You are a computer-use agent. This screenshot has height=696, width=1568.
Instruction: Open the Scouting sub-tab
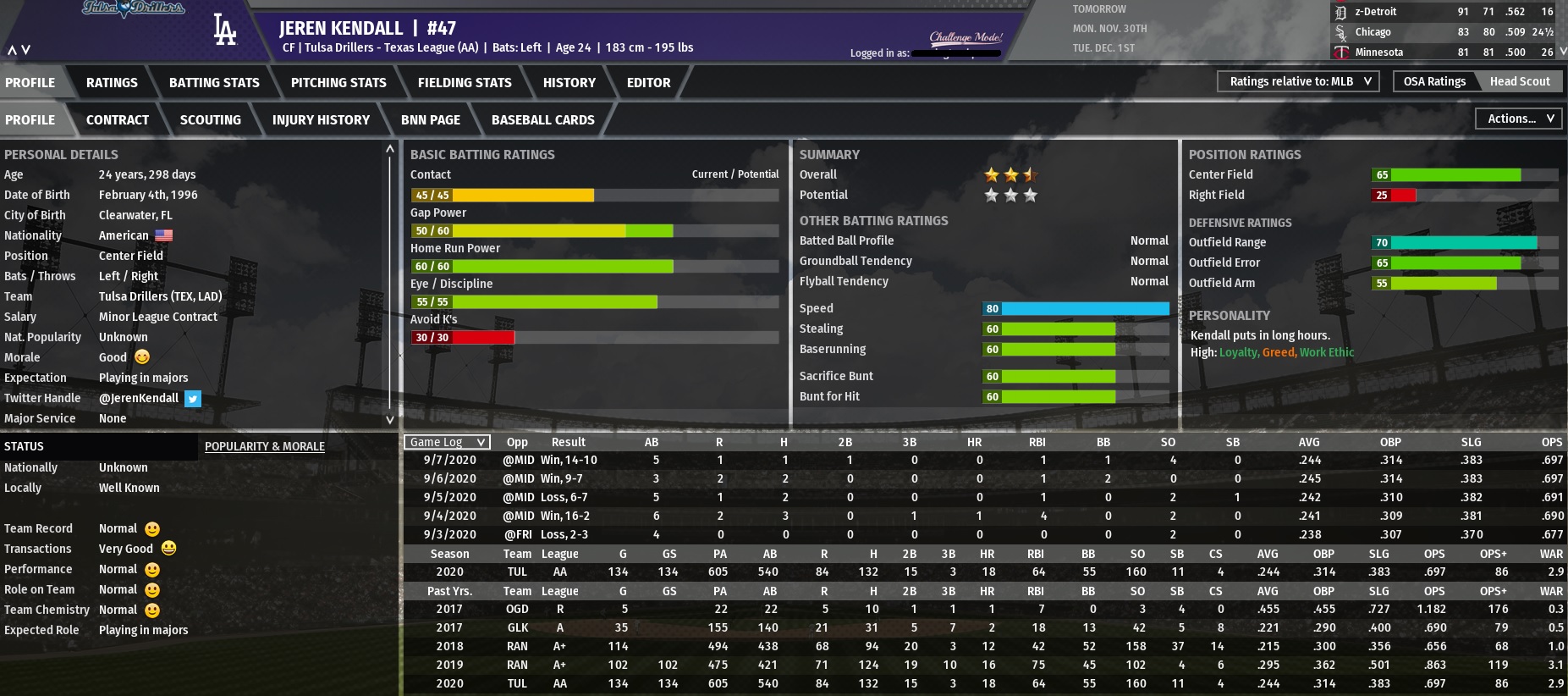(x=210, y=119)
